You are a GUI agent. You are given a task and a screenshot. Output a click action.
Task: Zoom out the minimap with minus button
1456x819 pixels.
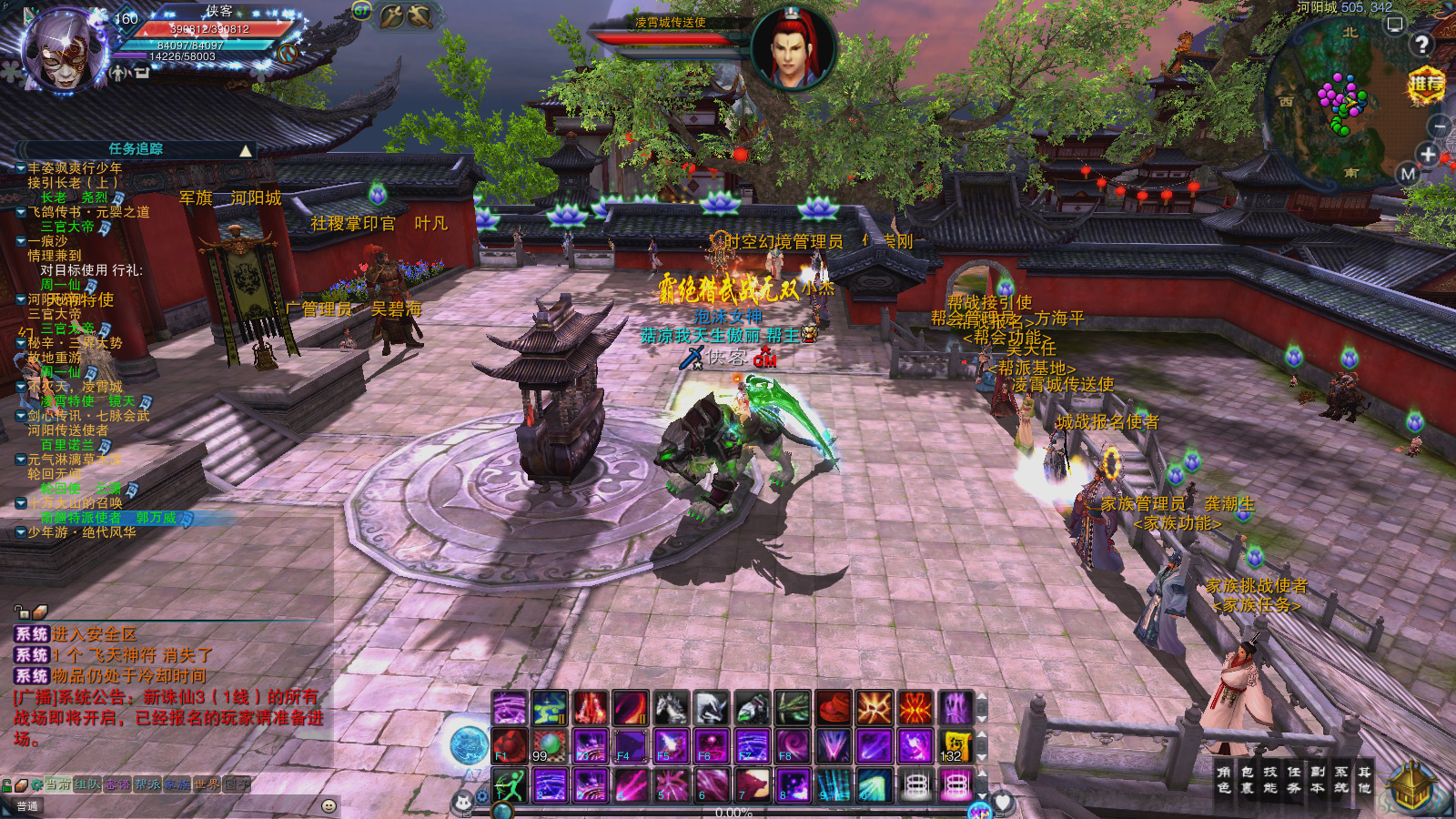[1438, 126]
